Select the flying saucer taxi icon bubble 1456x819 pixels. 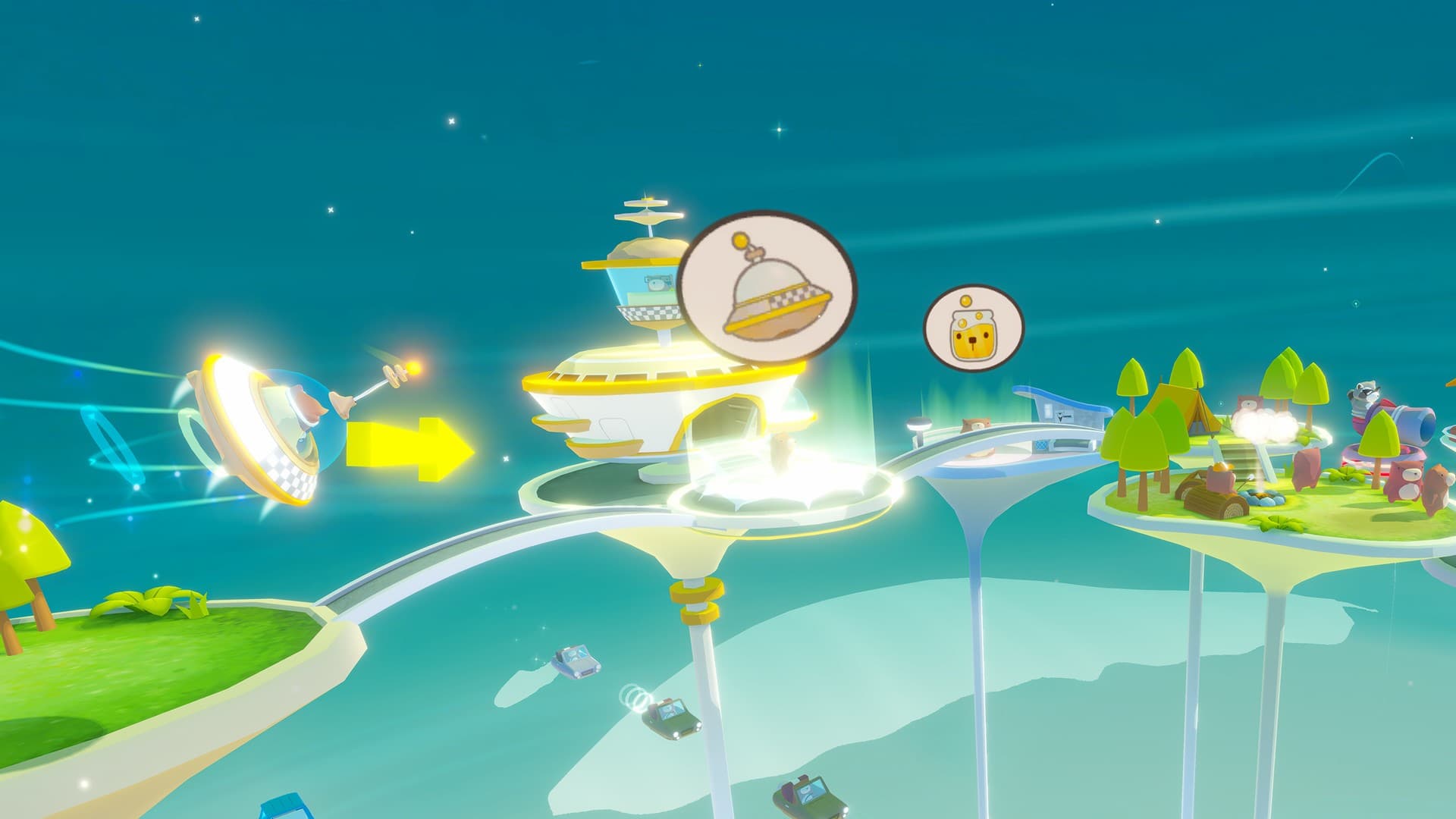point(768,287)
